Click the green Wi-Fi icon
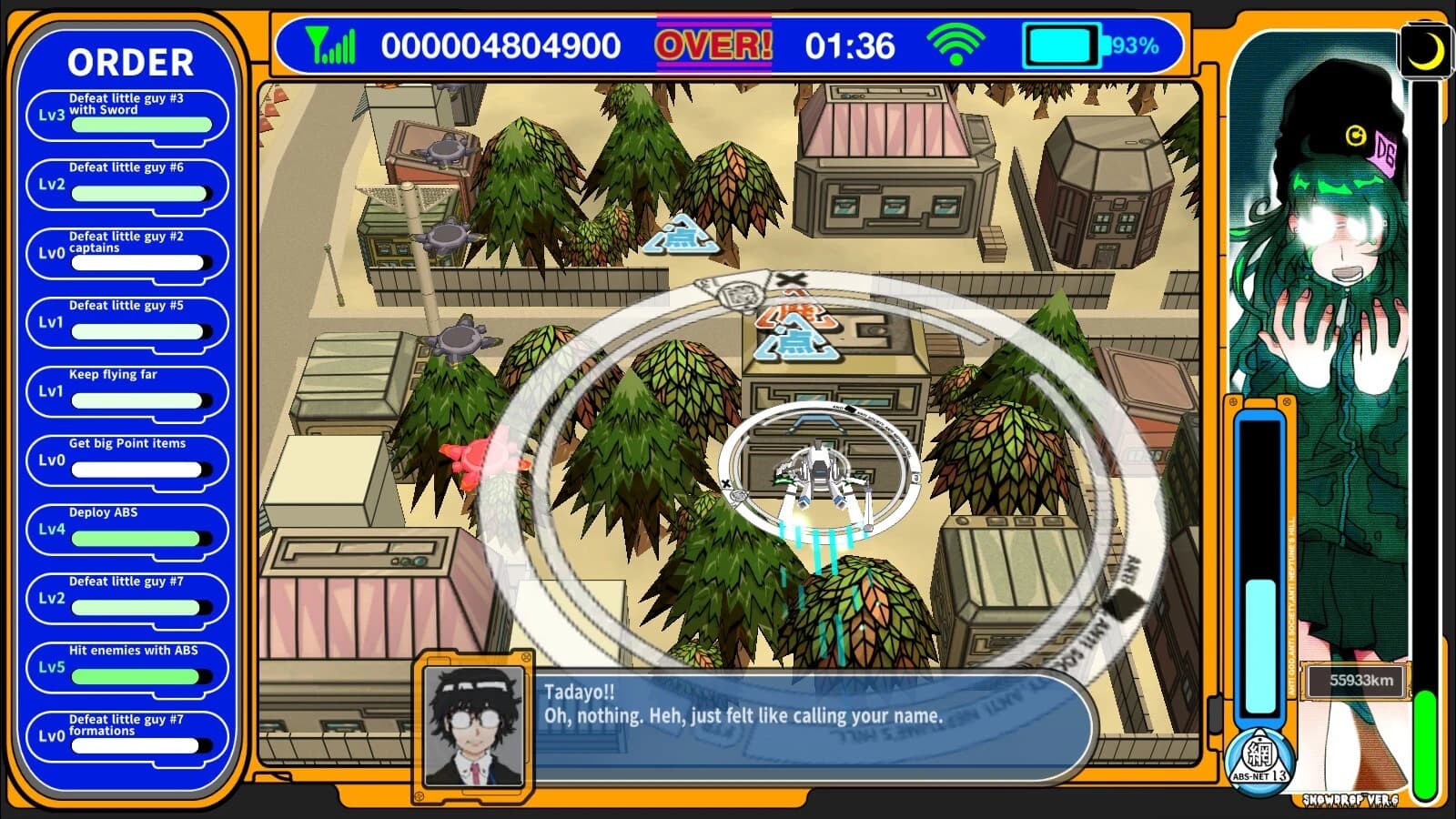 pyautogui.click(x=956, y=44)
